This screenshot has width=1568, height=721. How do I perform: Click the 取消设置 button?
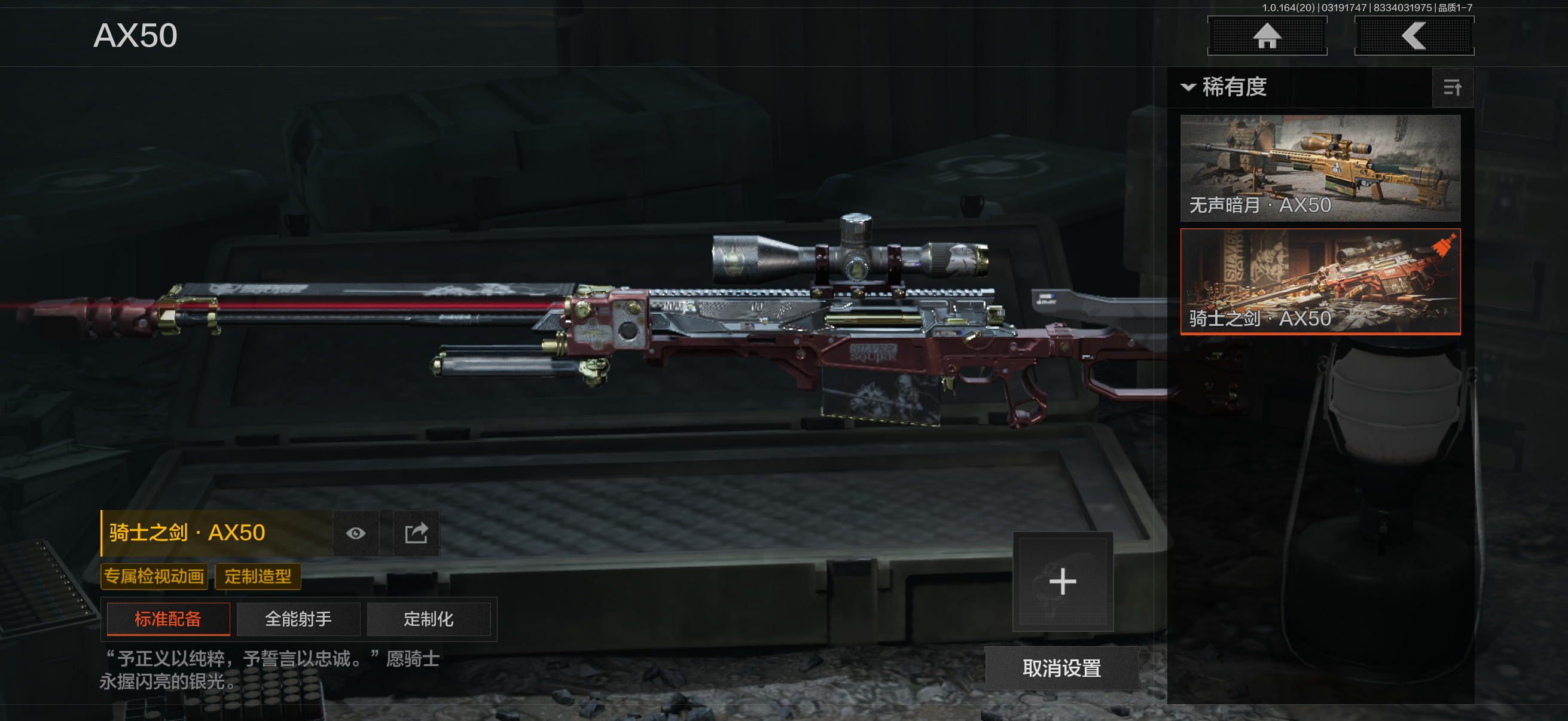[1061, 668]
